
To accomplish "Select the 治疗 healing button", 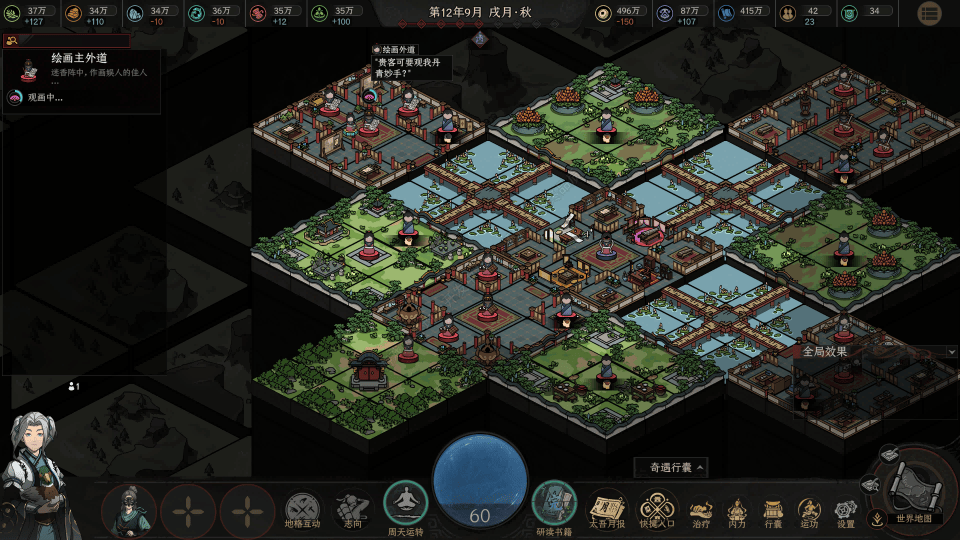I will pos(701,510).
